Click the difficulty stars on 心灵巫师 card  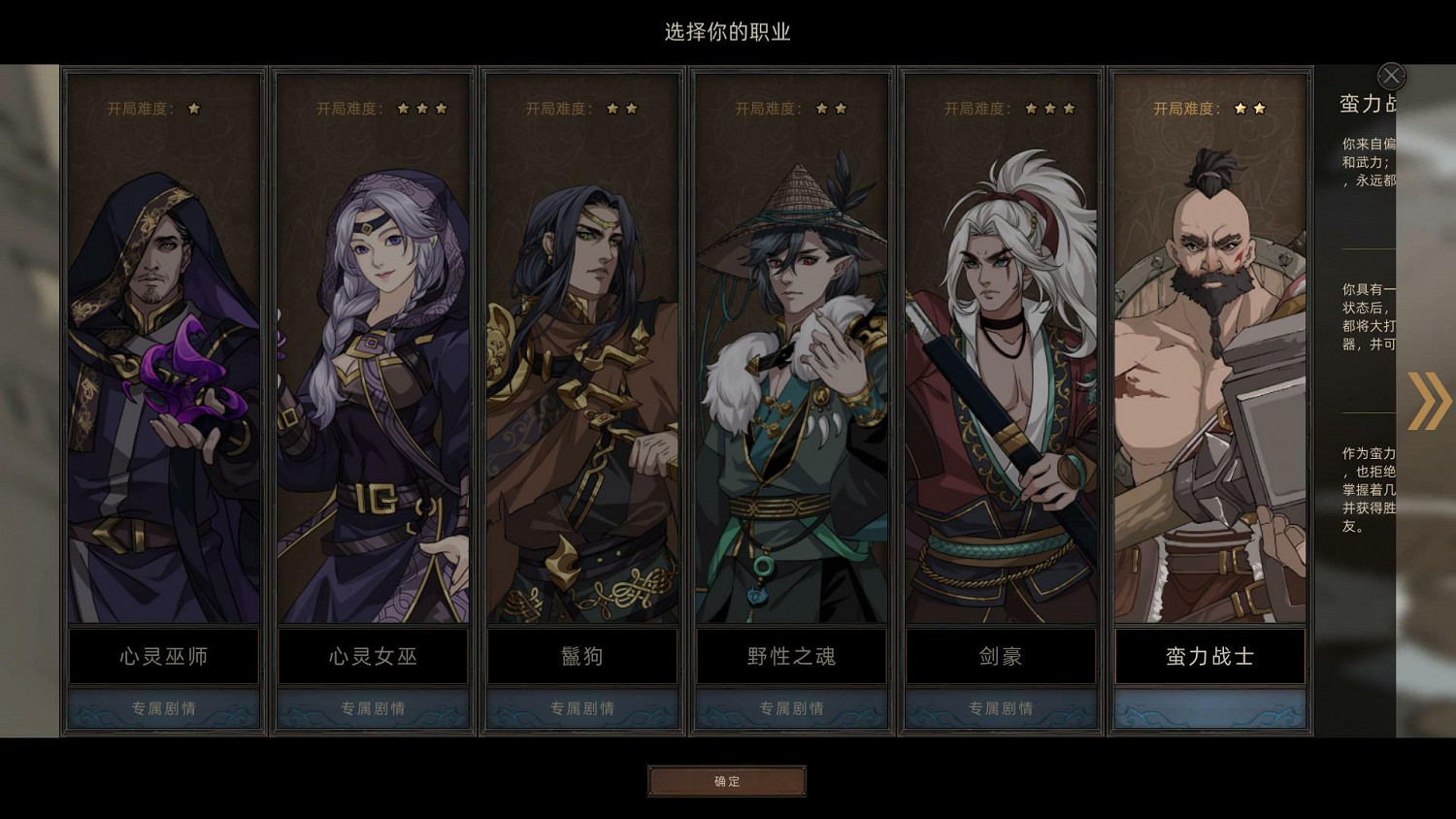tap(195, 109)
